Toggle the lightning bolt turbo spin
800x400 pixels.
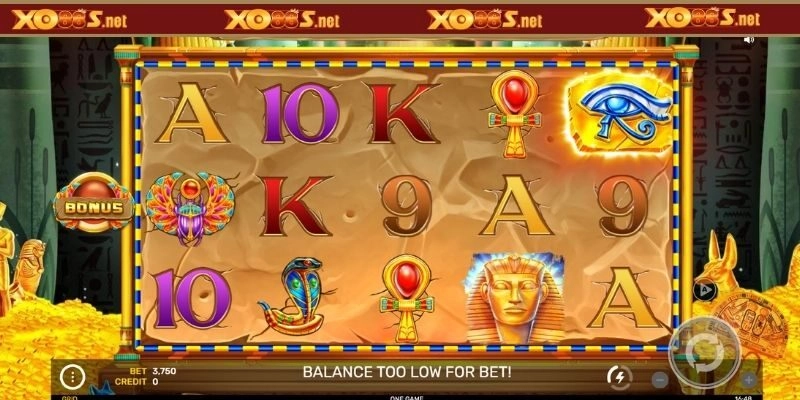(618, 377)
